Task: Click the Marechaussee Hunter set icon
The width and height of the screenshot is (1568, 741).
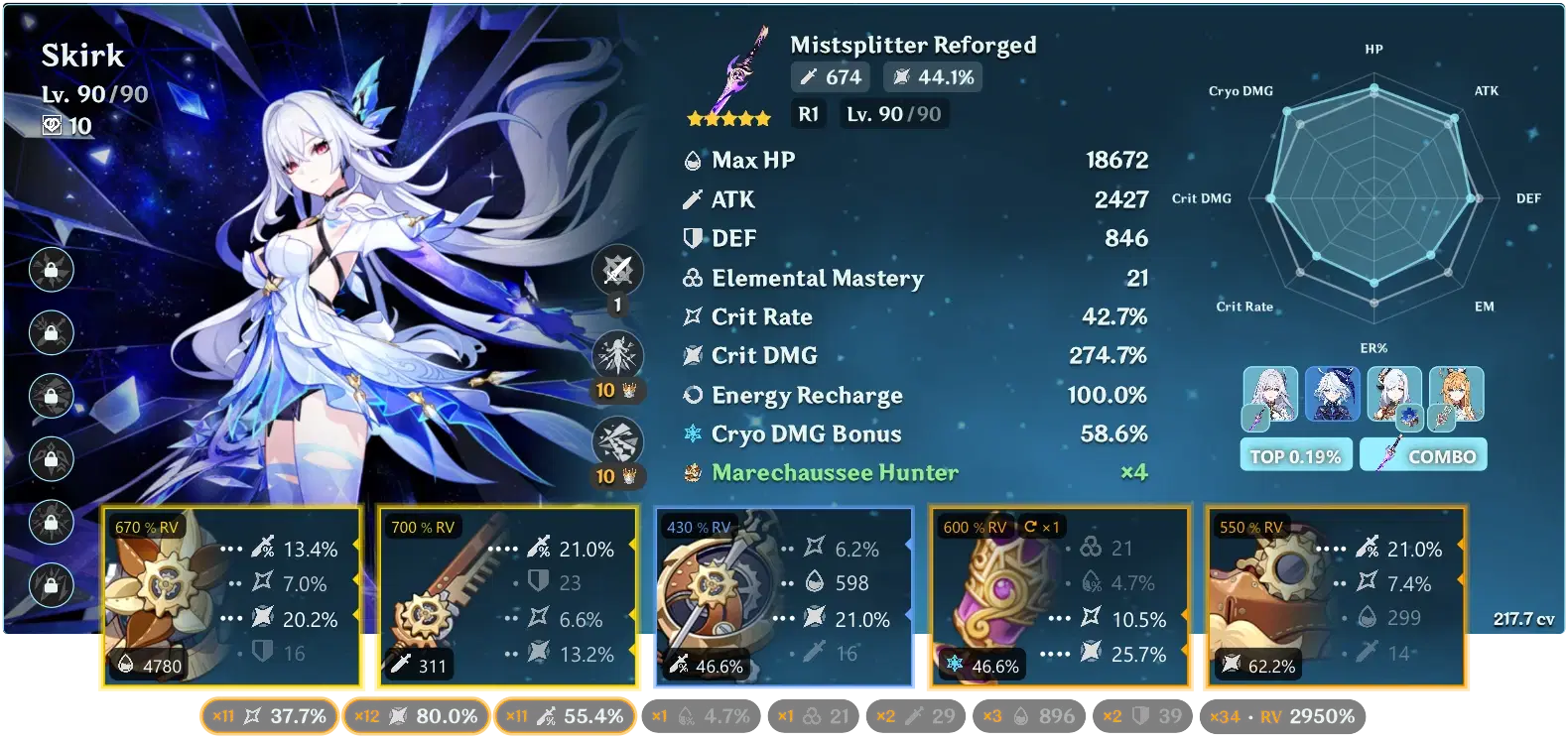Action: point(692,473)
